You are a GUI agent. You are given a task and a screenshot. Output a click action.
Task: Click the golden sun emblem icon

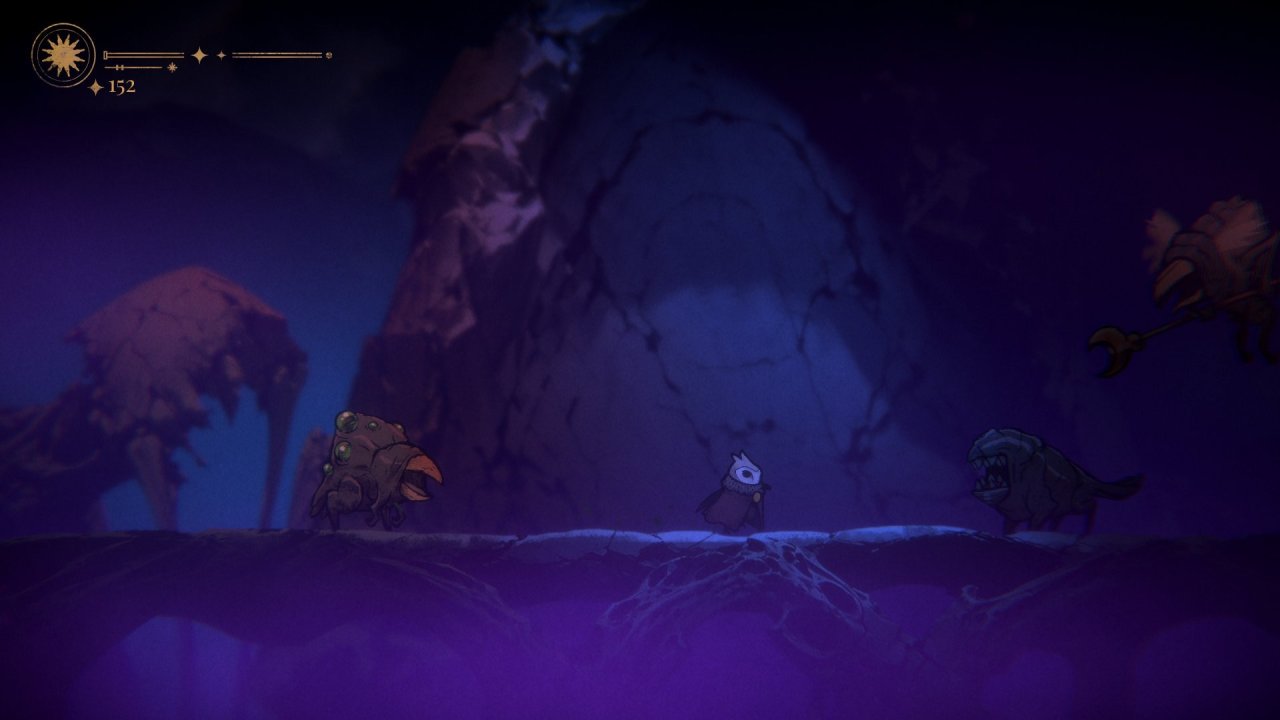point(63,55)
